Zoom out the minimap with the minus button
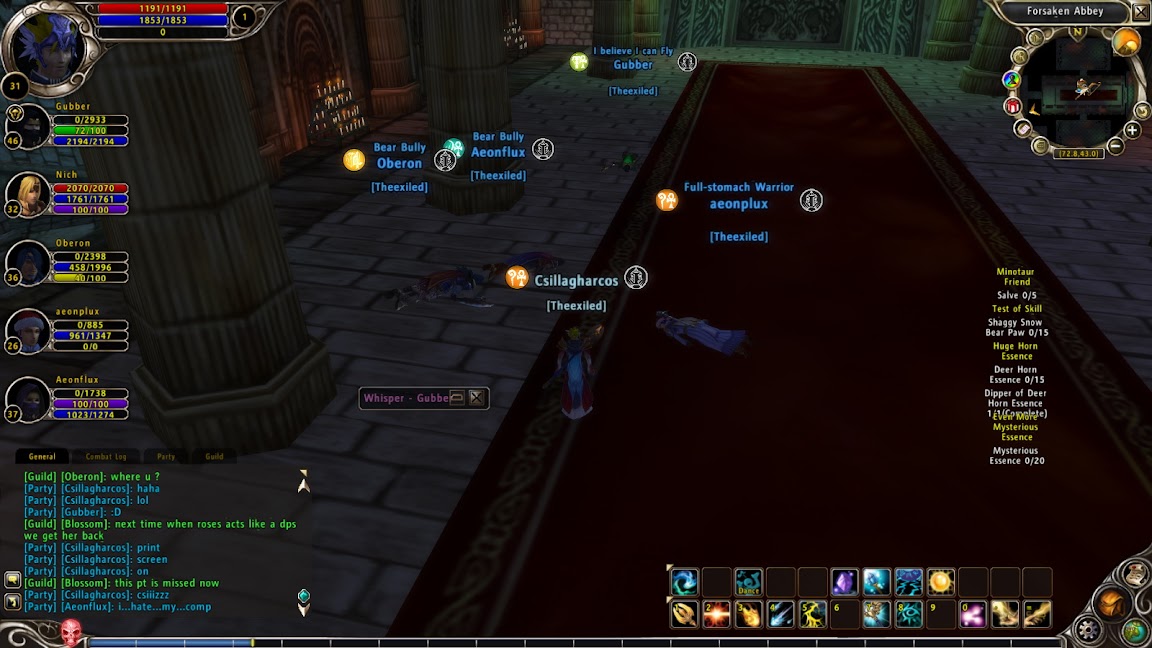Viewport: 1152px width, 648px height. (1116, 147)
